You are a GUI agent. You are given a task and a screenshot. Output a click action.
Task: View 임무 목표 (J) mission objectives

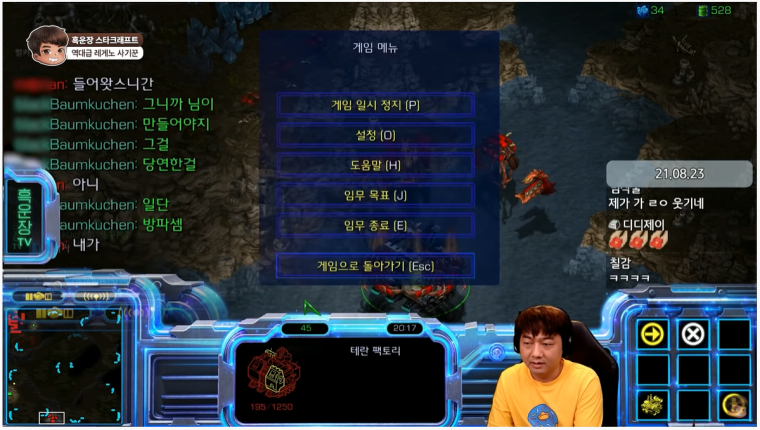[x=375, y=195]
